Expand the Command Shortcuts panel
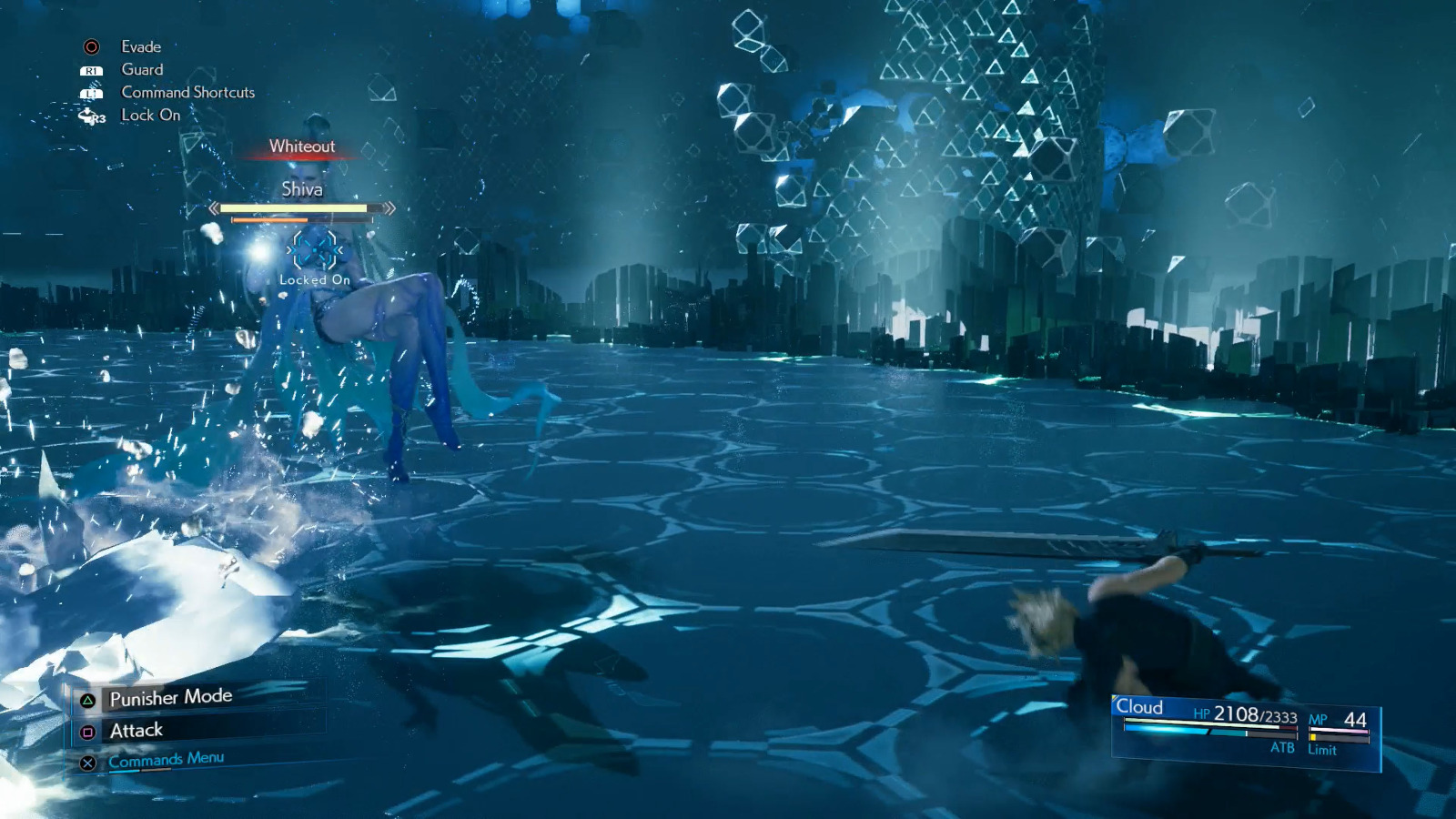This screenshot has width=1456, height=819. click(x=187, y=92)
